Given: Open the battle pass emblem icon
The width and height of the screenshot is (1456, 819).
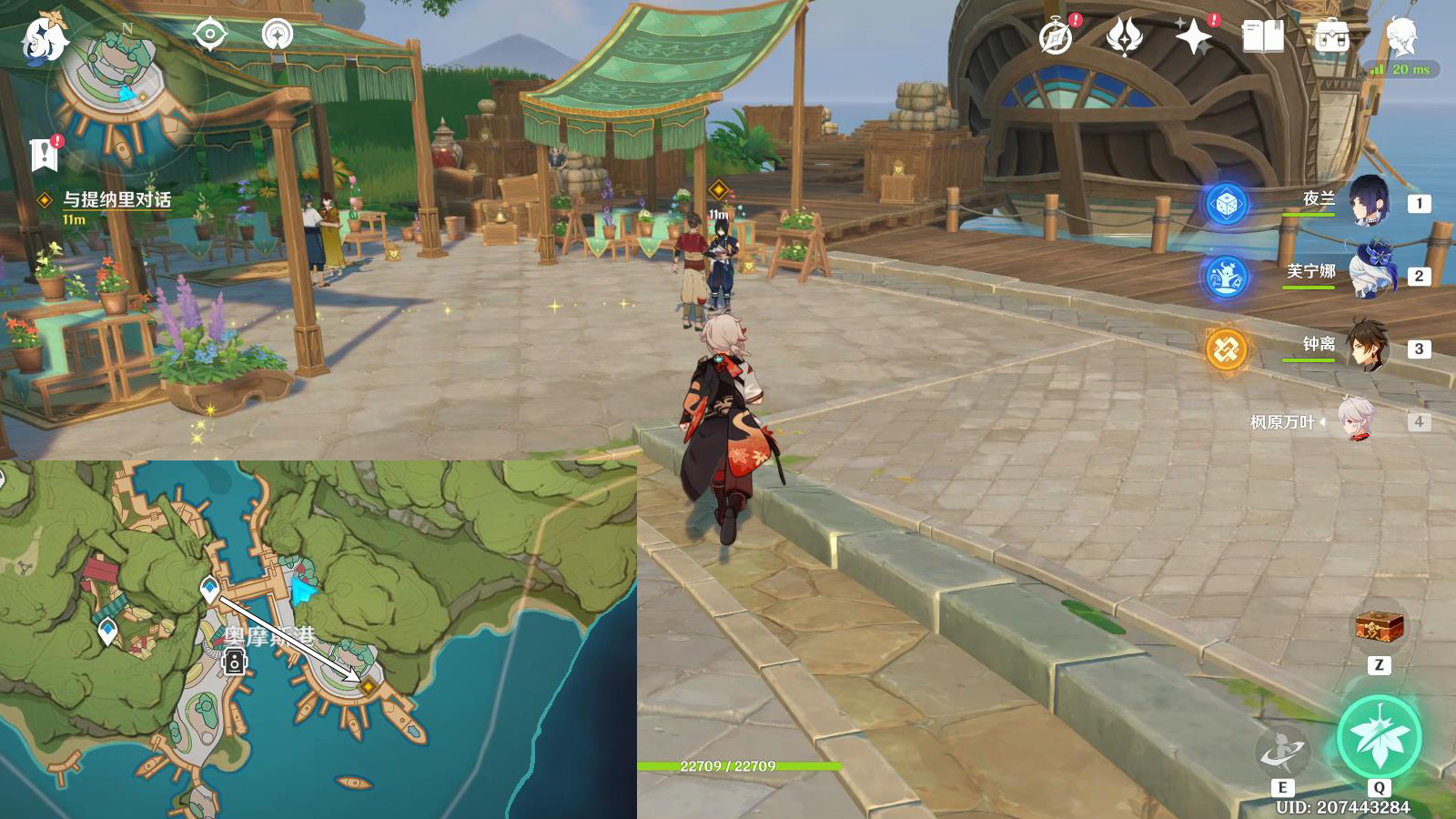Looking at the screenshot, I should pyautogui.click(x=1125, y=36).
